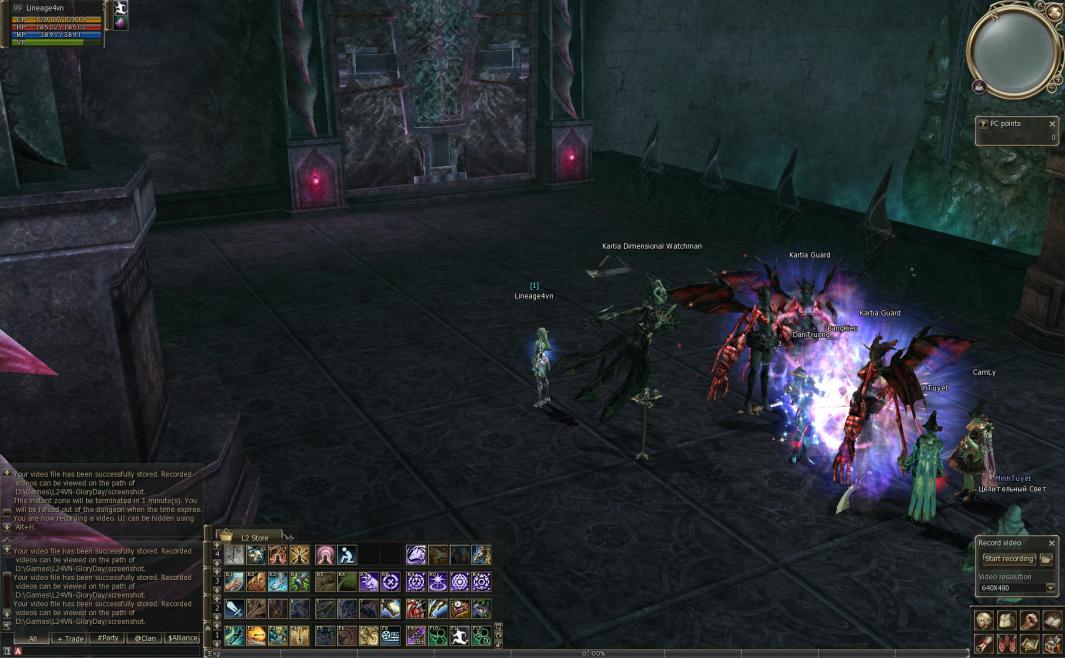Image resolution: width=1065 pixels, height=658 pixels.
Task: Open the character face menu icon
Action: [x=984, y=620]
